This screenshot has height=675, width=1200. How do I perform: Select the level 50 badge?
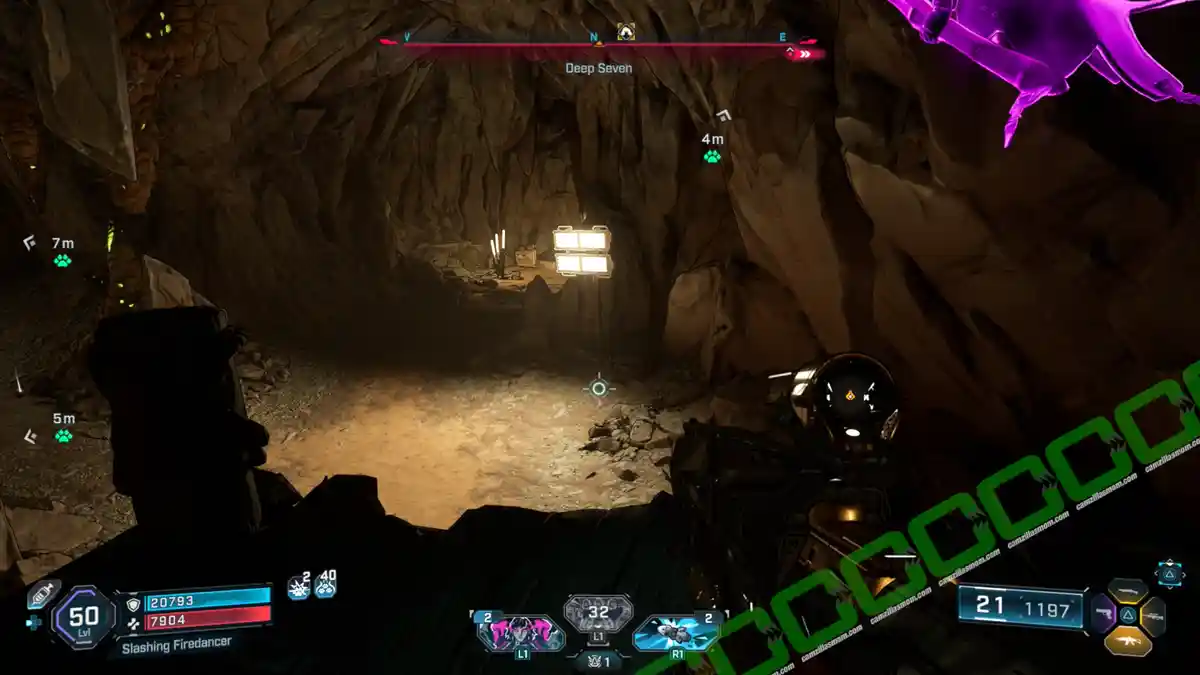pos(84,617)
